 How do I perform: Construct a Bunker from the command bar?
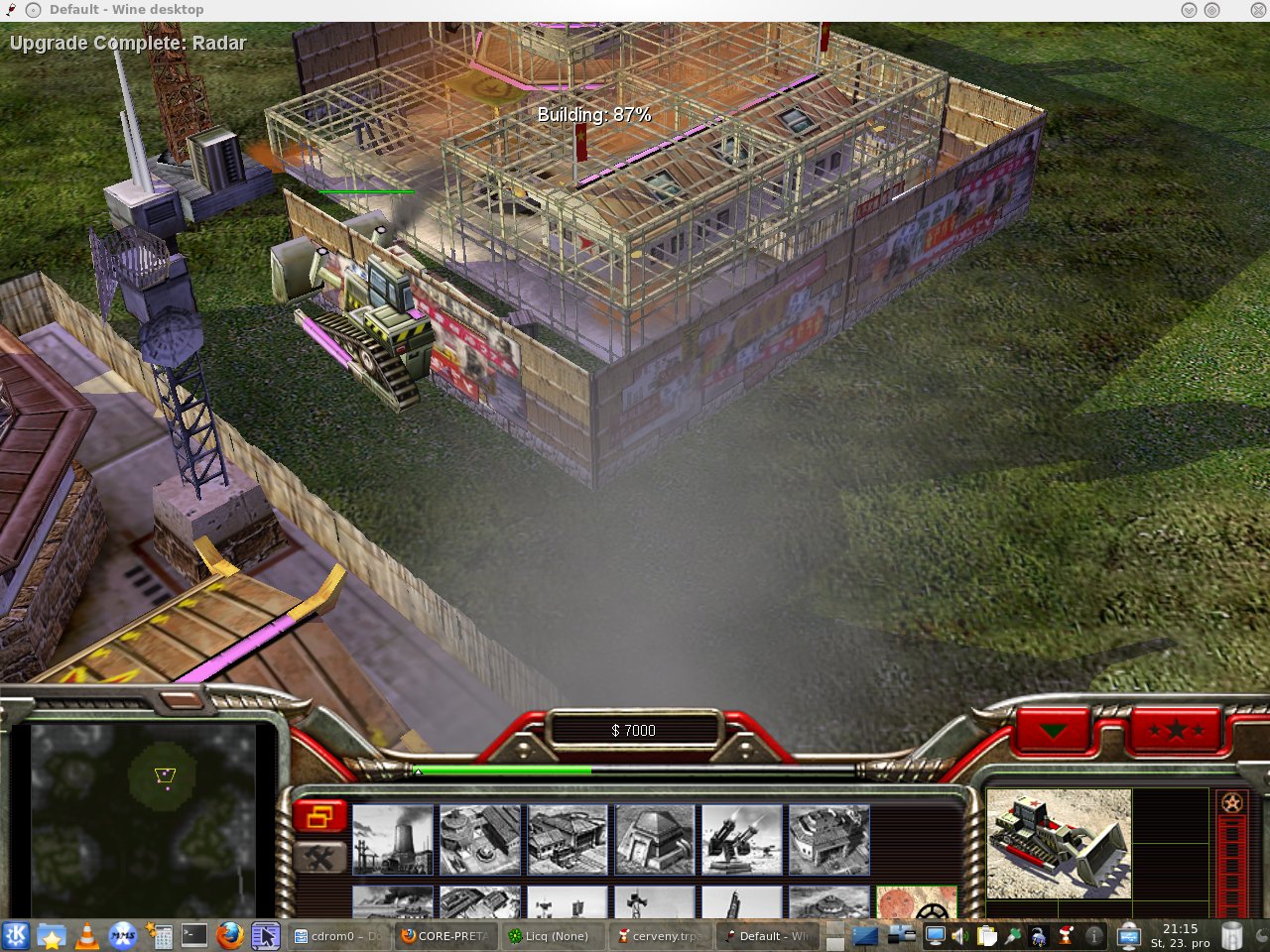coord(655,839)
